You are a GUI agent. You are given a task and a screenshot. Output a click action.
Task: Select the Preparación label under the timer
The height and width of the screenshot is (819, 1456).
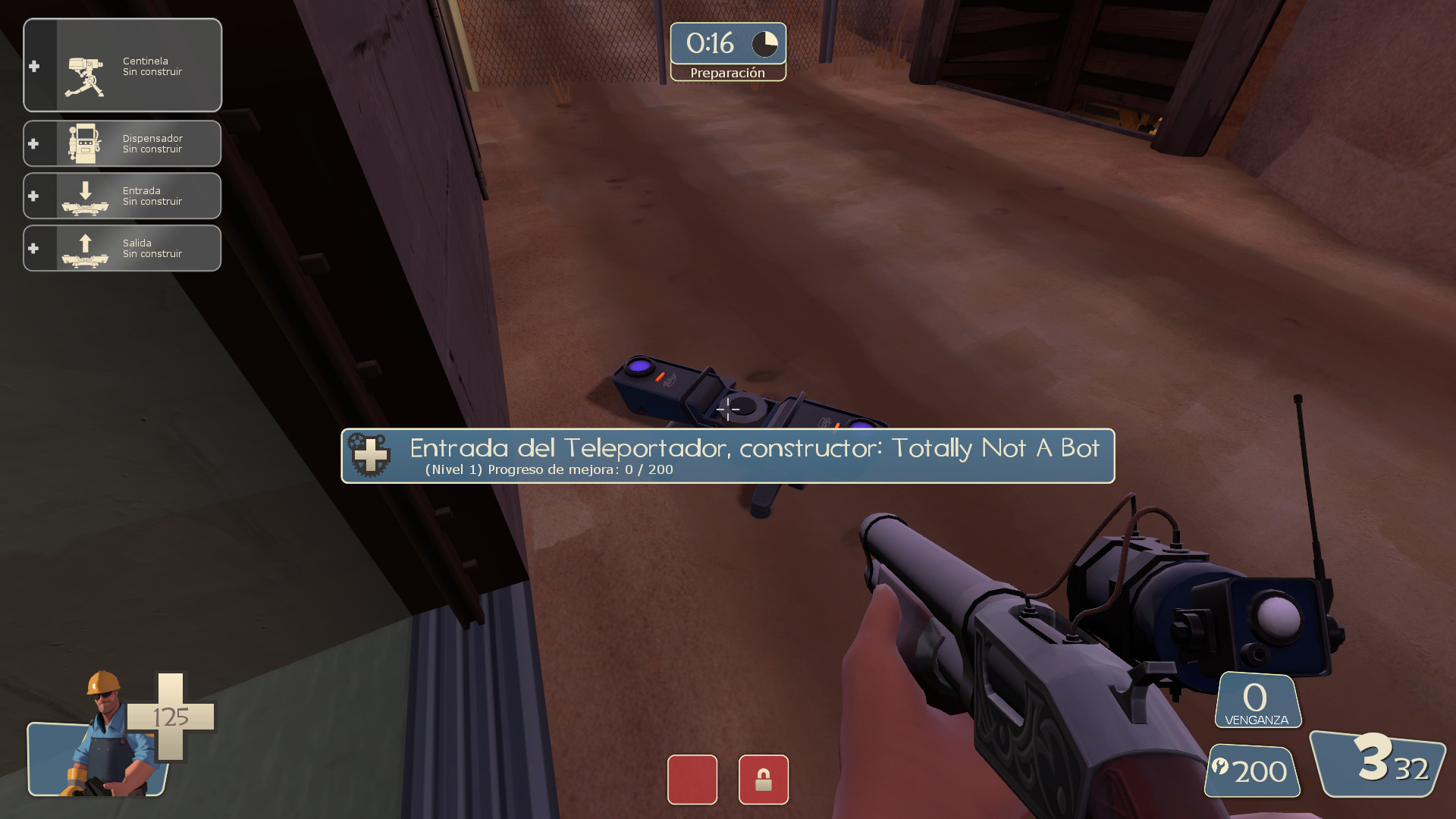(x=728, y=73)
